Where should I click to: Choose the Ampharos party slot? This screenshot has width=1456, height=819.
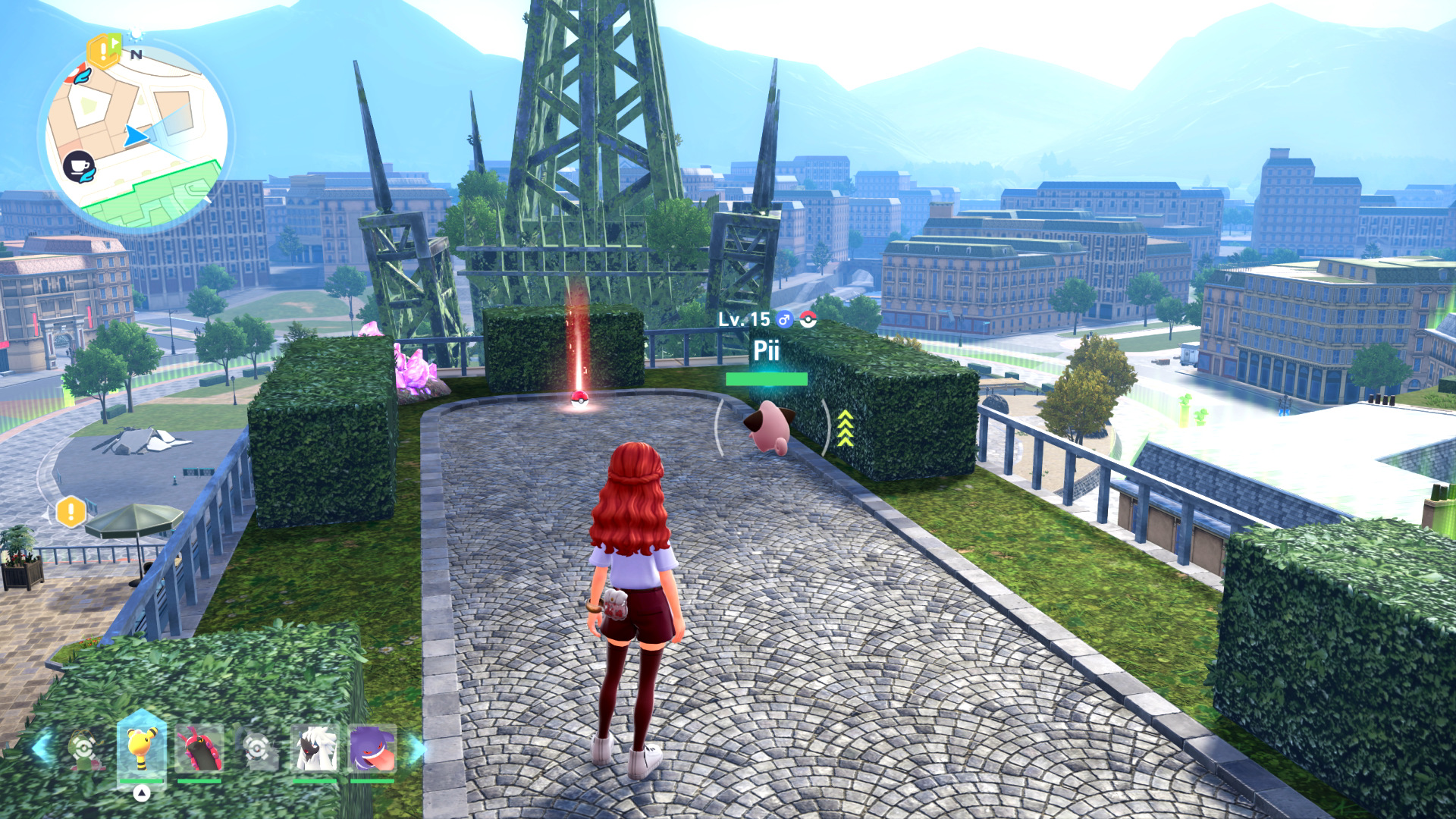coord(141,748)
